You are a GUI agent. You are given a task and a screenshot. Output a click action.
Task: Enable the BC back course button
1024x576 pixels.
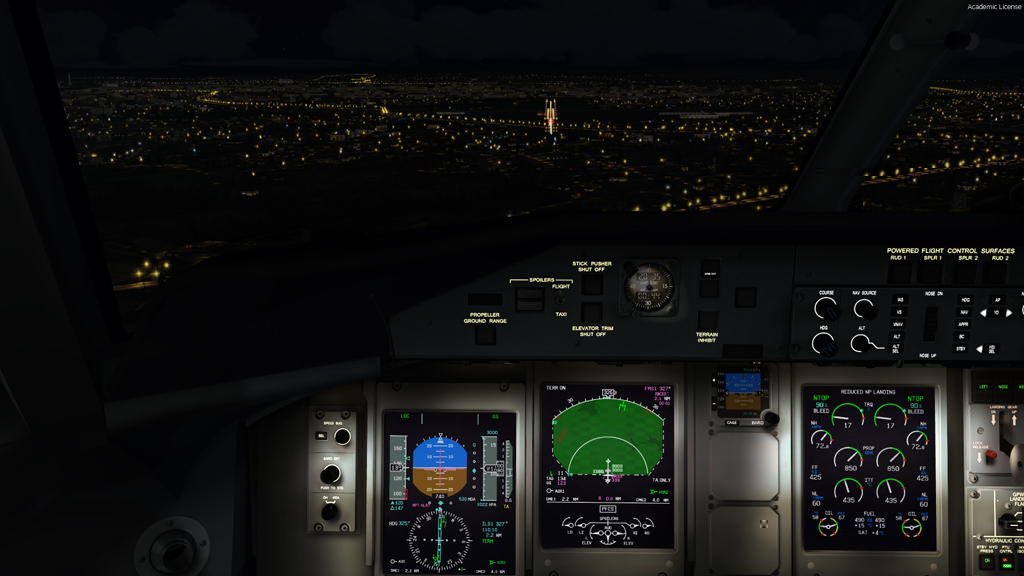pos(962,337)
